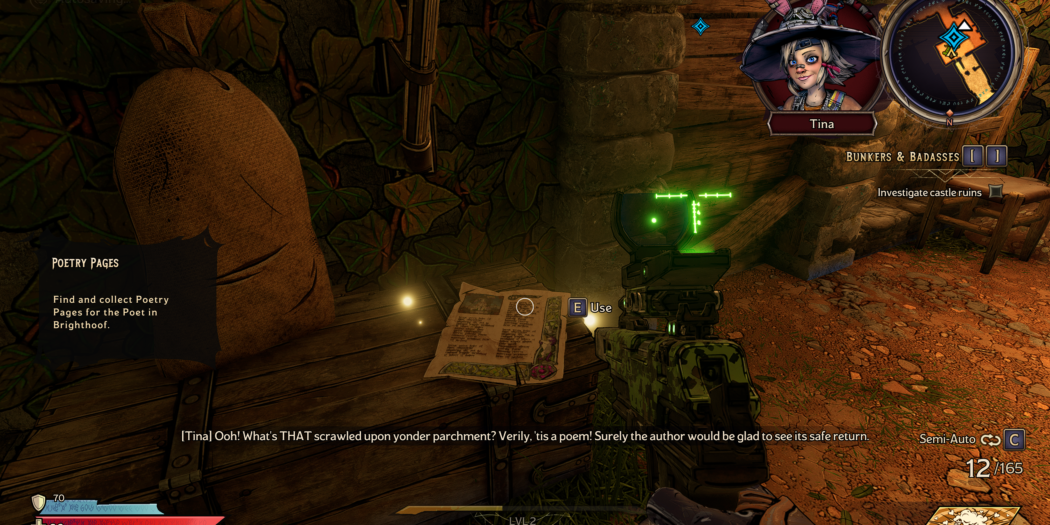Toggle the Investigate castle ruins objective checkbox
The height and width of the screenshot is (525, 1050).
(x=996, y=192)
